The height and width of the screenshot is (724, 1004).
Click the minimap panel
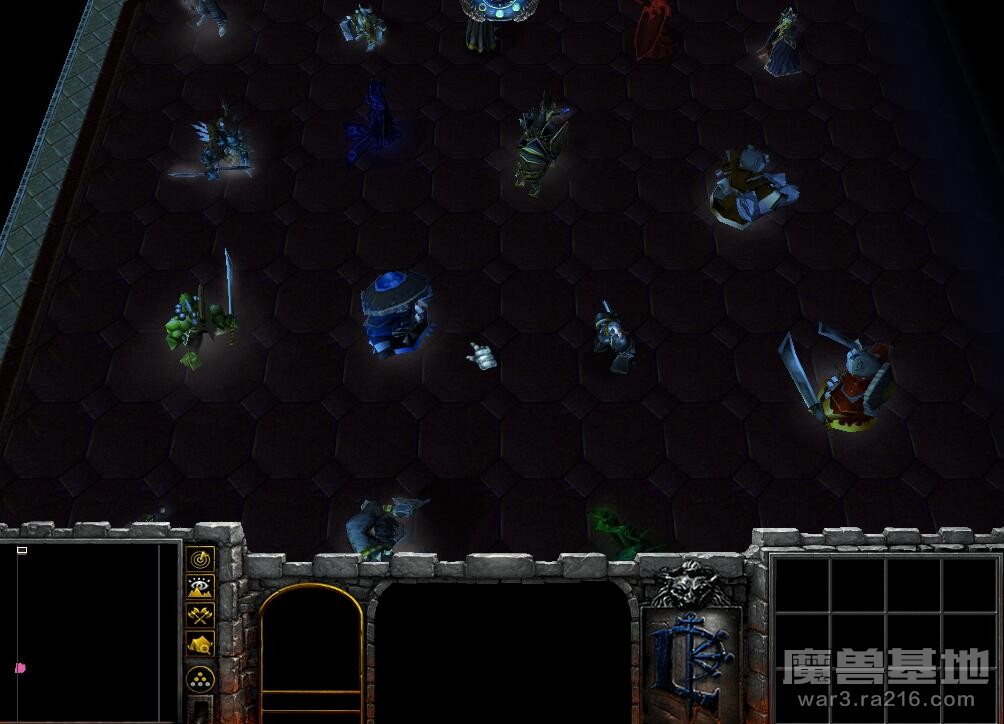(90, 632)
